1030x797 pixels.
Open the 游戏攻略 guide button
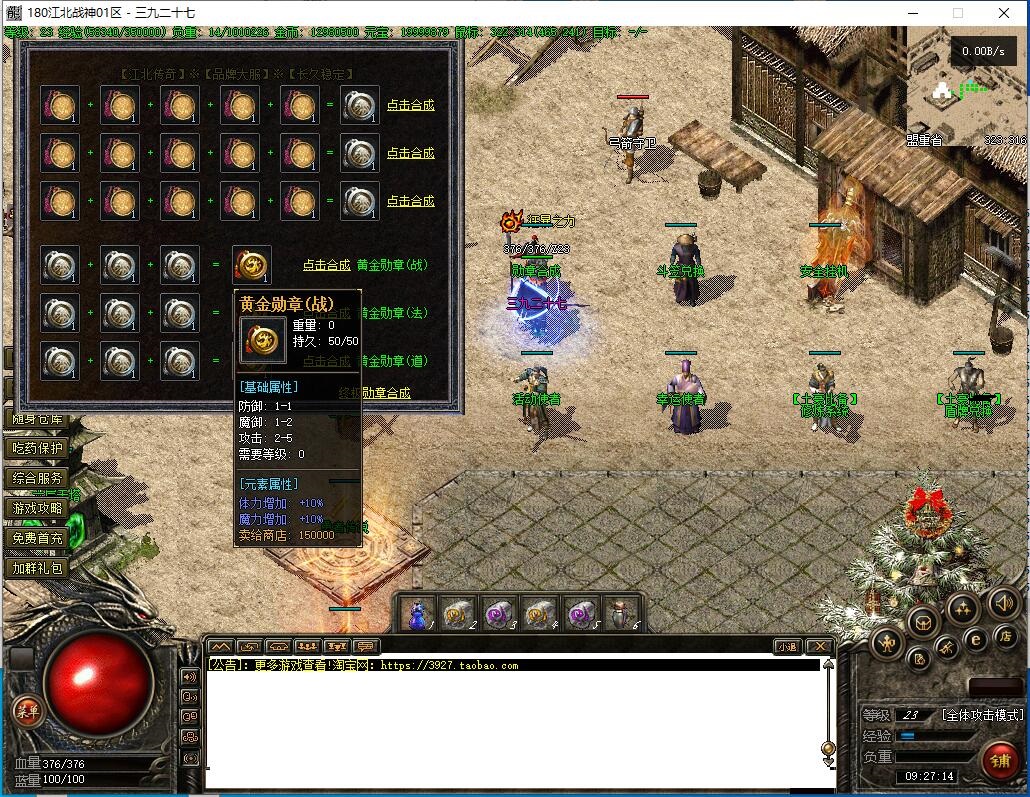[37, 508]
